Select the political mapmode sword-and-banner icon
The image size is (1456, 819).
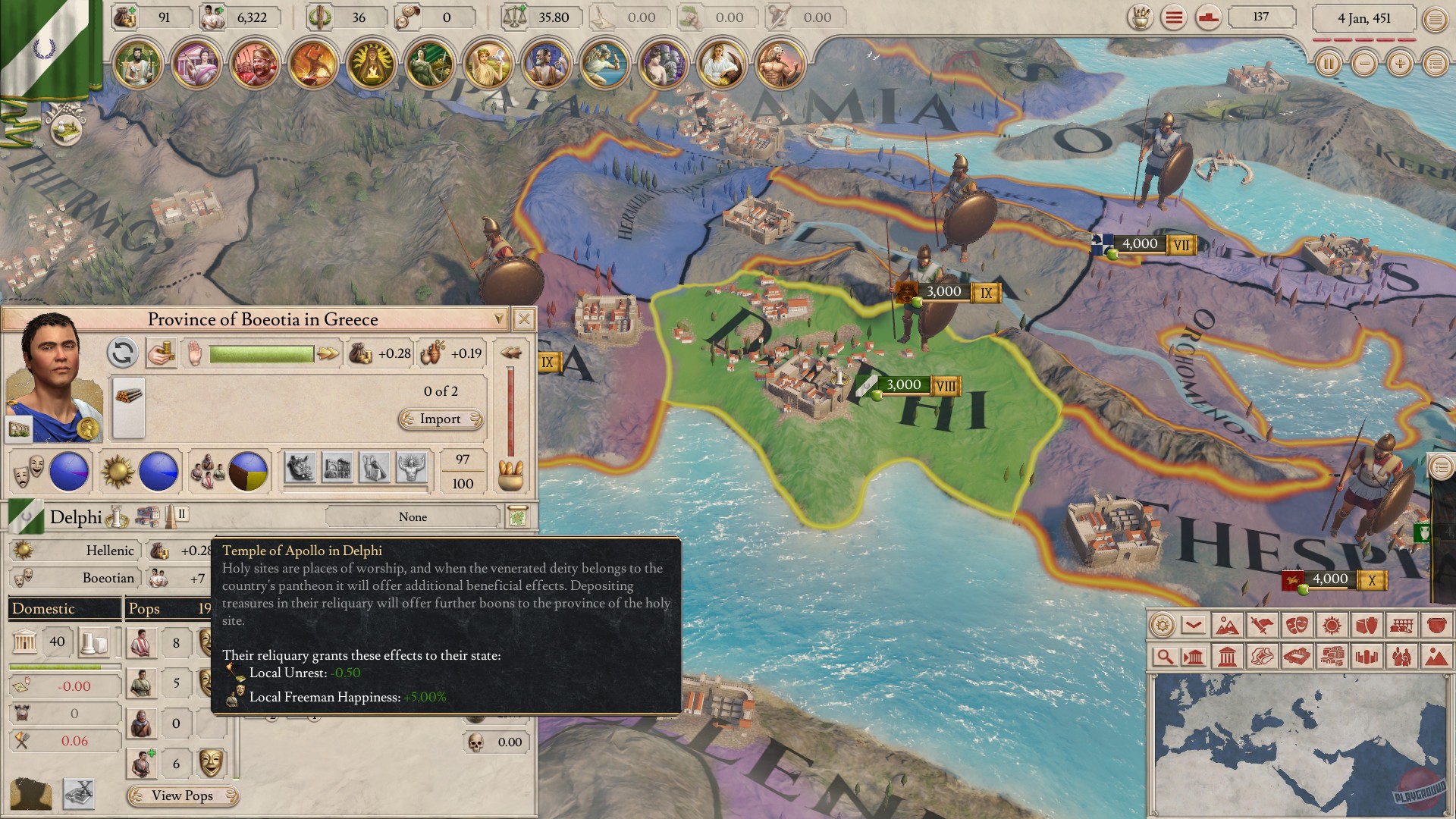click(1262, 624)
